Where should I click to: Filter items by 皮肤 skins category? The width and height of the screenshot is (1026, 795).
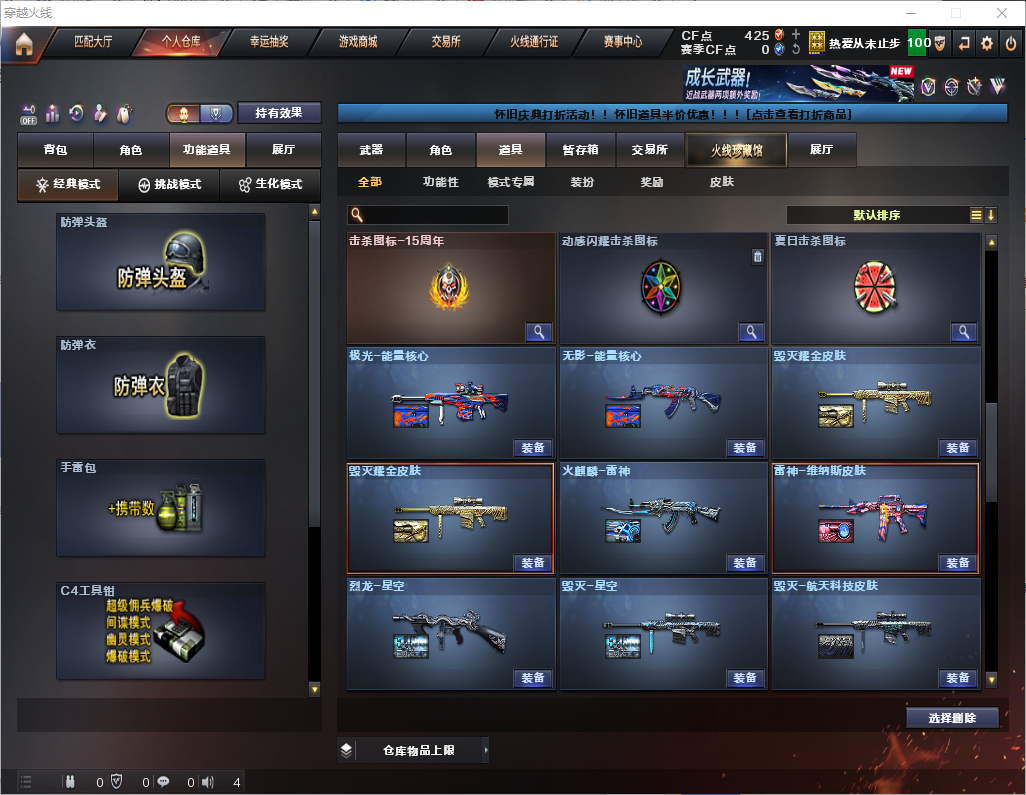tap(721, 182)
